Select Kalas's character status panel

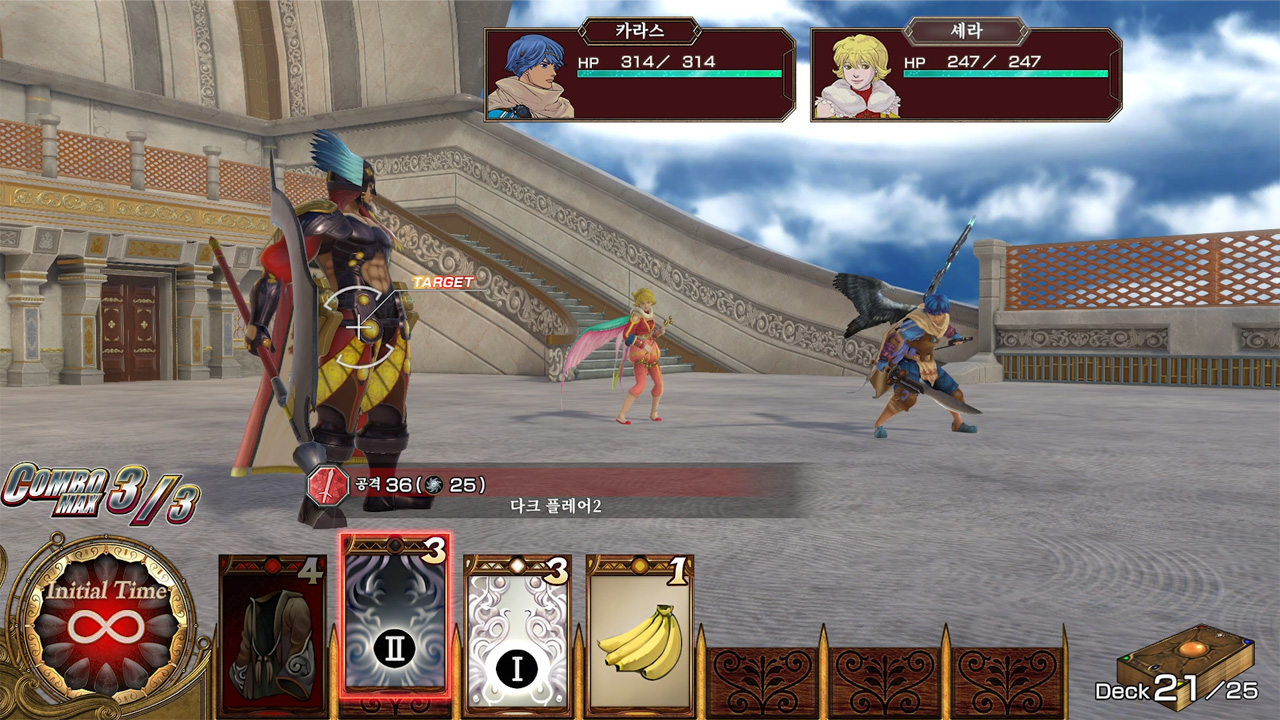point(640,75)
